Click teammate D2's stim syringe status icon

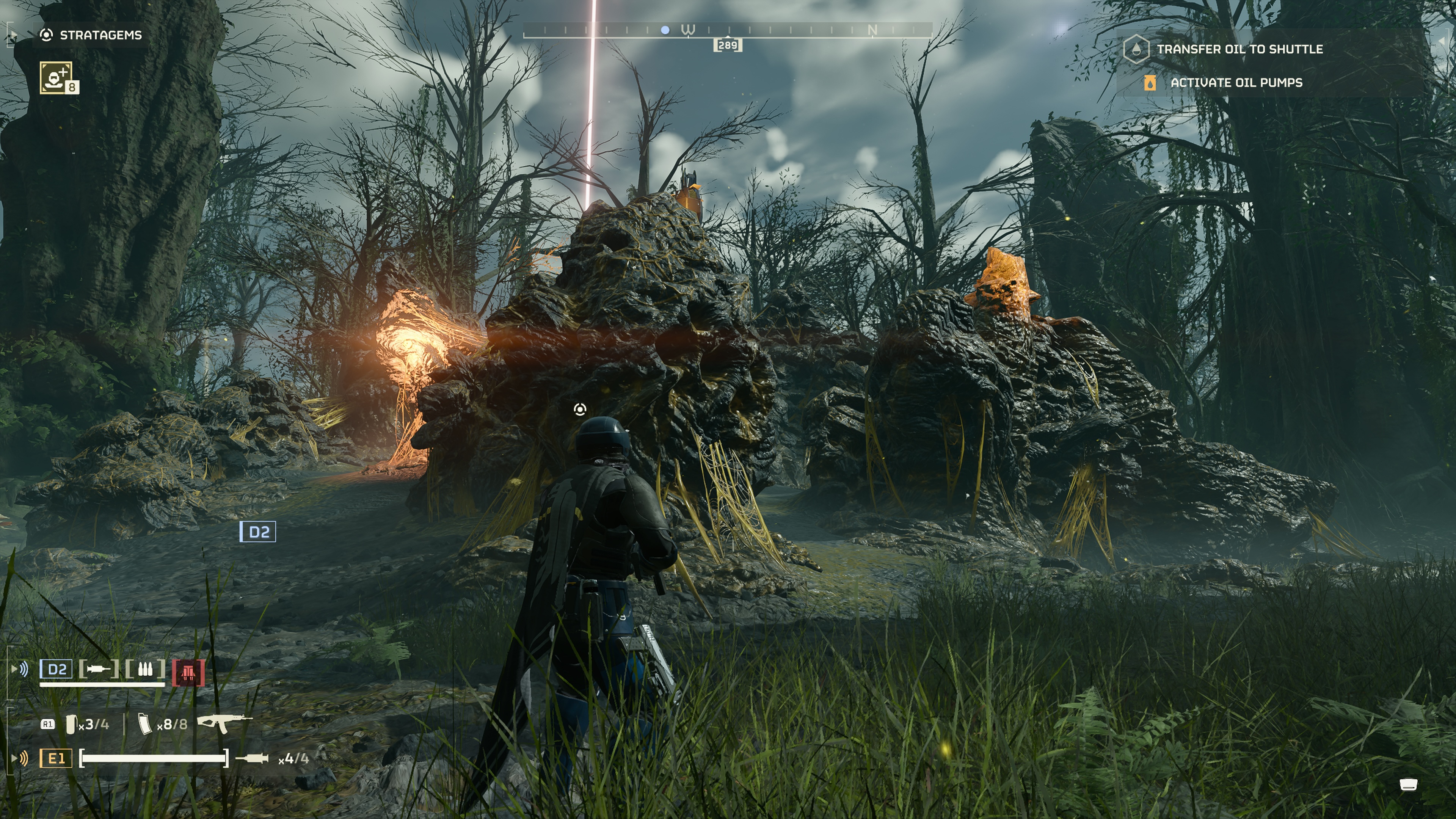98,669
